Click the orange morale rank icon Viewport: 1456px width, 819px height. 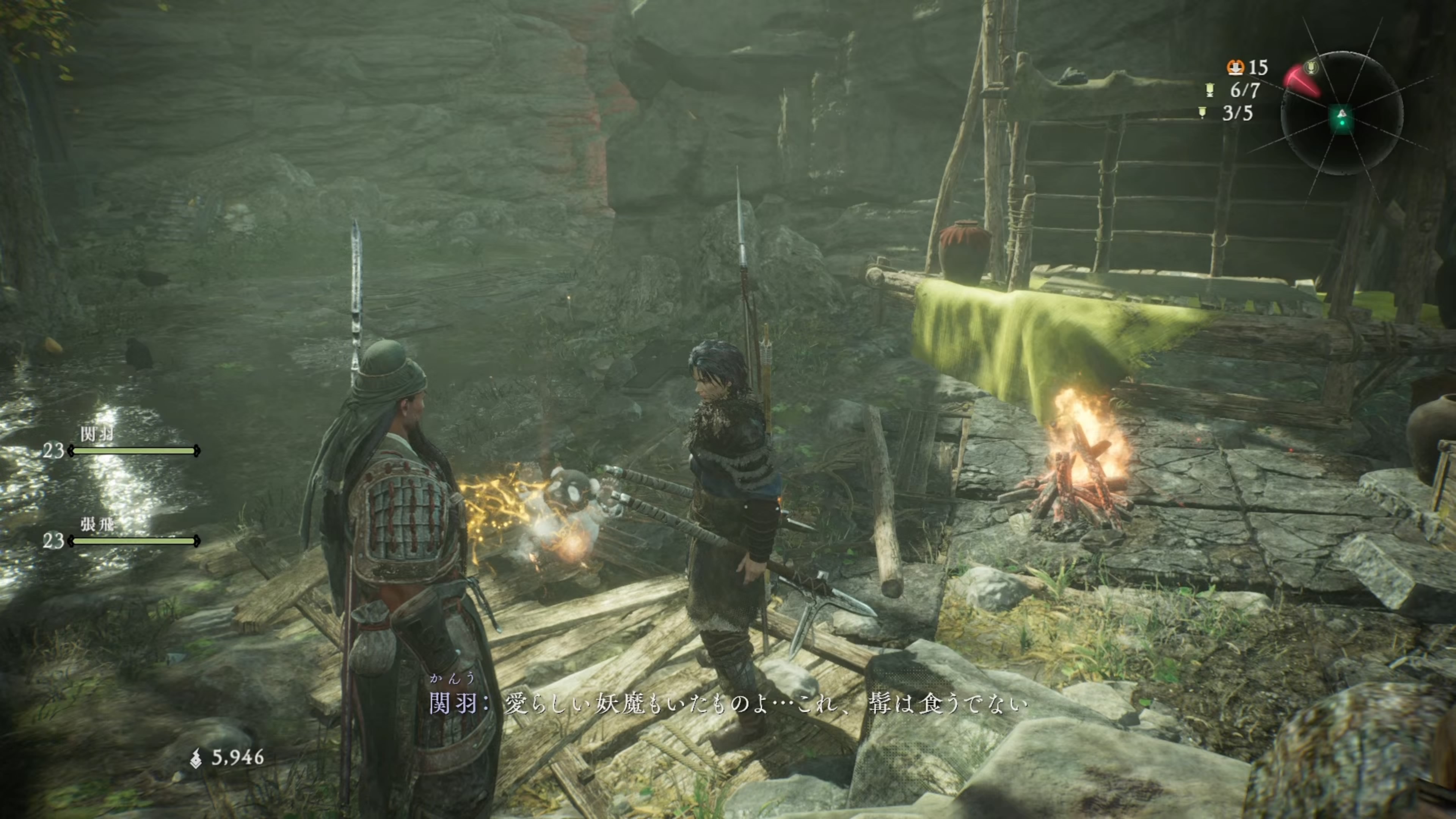click(1235, 67)
